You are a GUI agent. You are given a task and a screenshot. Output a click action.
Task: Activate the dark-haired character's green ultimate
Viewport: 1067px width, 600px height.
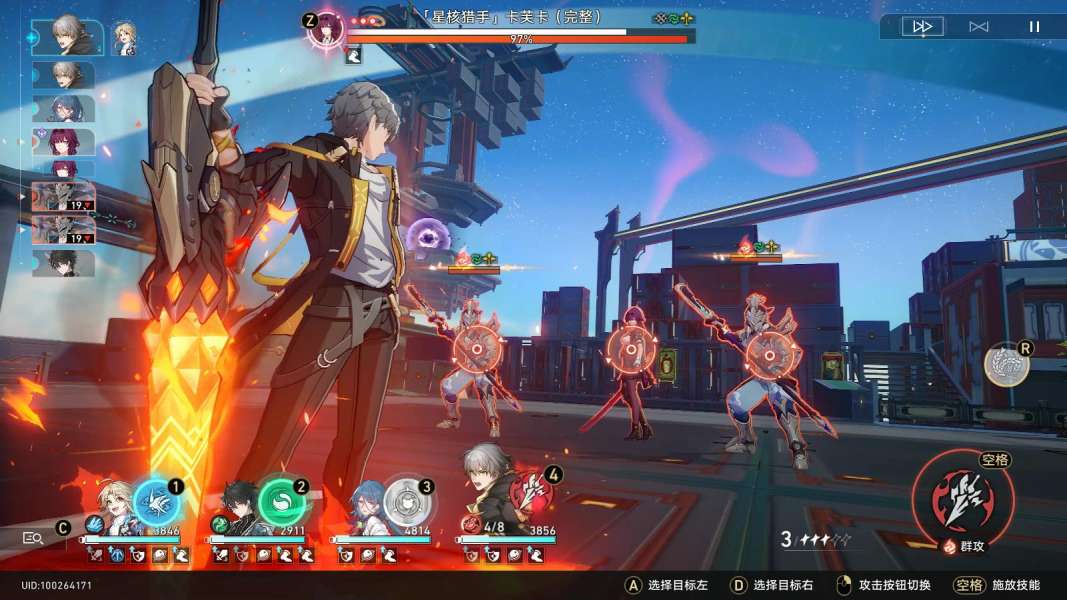(281, 502)
